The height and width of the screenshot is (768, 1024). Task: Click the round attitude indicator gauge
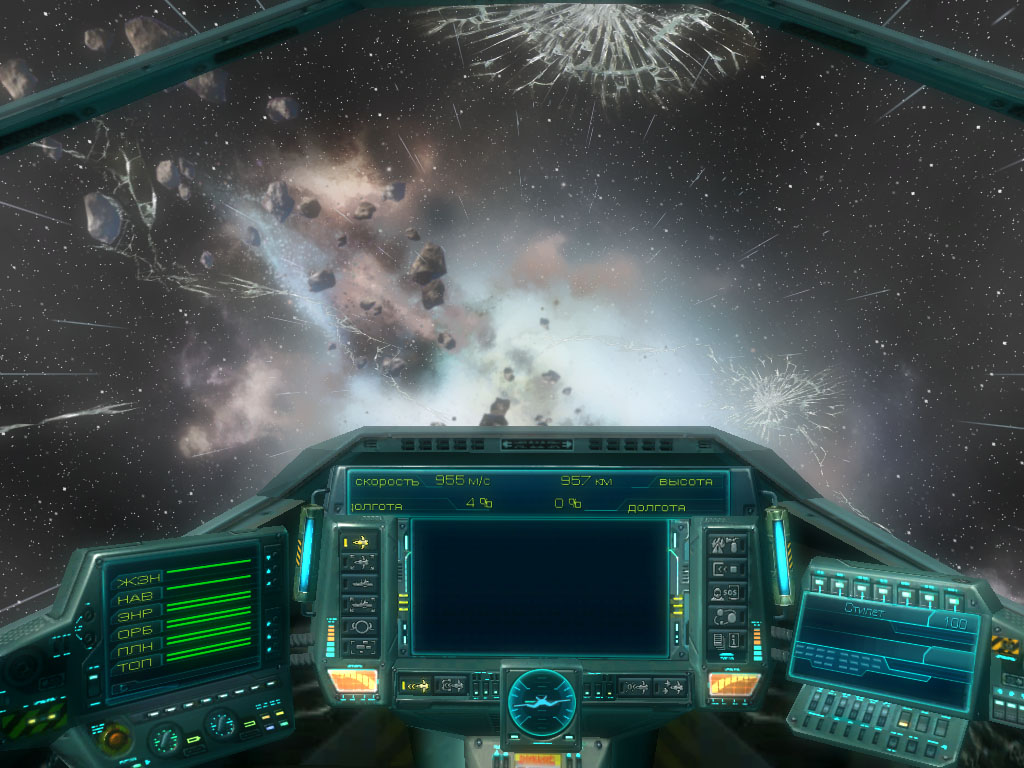point(540,698)
